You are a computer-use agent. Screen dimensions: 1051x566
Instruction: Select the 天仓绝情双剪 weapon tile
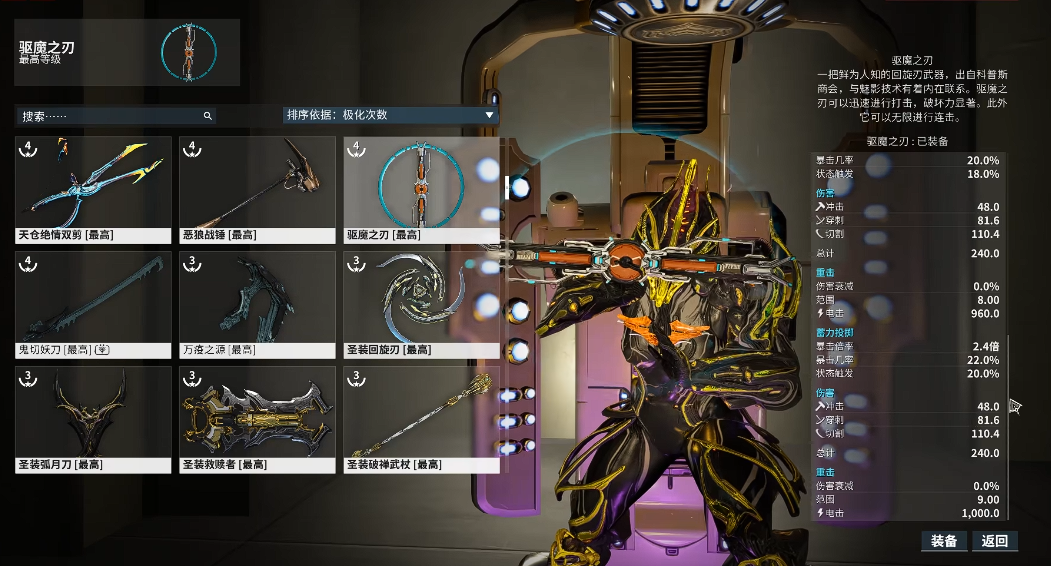[x=93, y=190]
